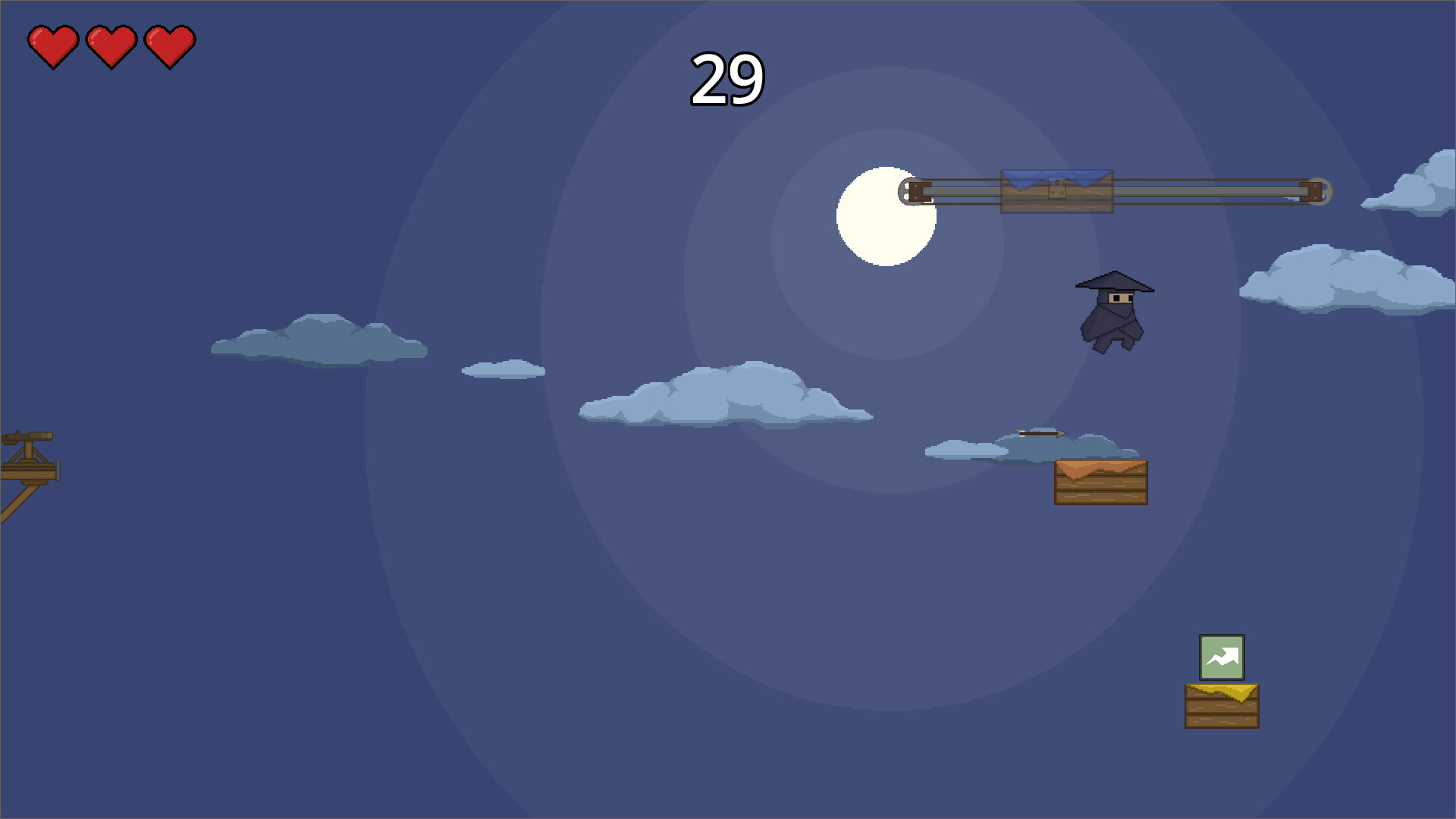Click the glowing moon
The width and height of the screenshot is (1456, 819).
tap(887, 216)
